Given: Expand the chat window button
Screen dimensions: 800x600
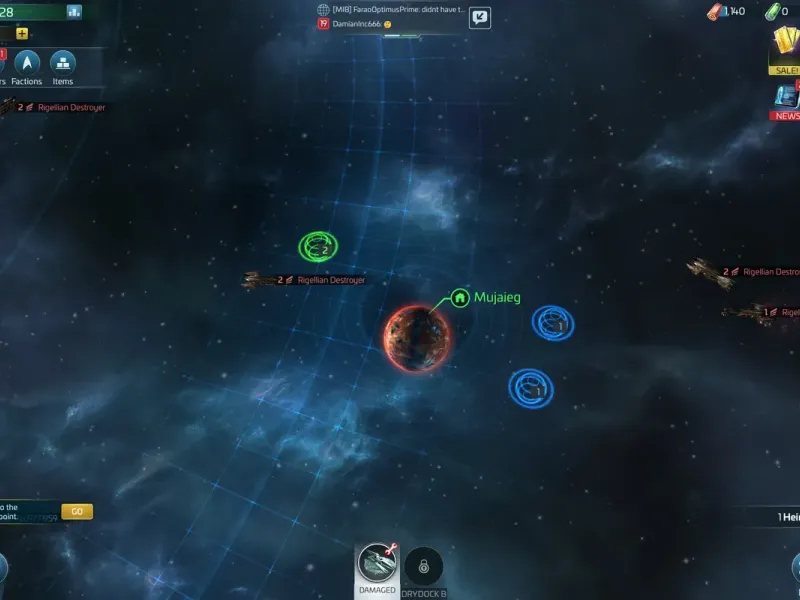Looking at the screenshot, I should (480, 17).
